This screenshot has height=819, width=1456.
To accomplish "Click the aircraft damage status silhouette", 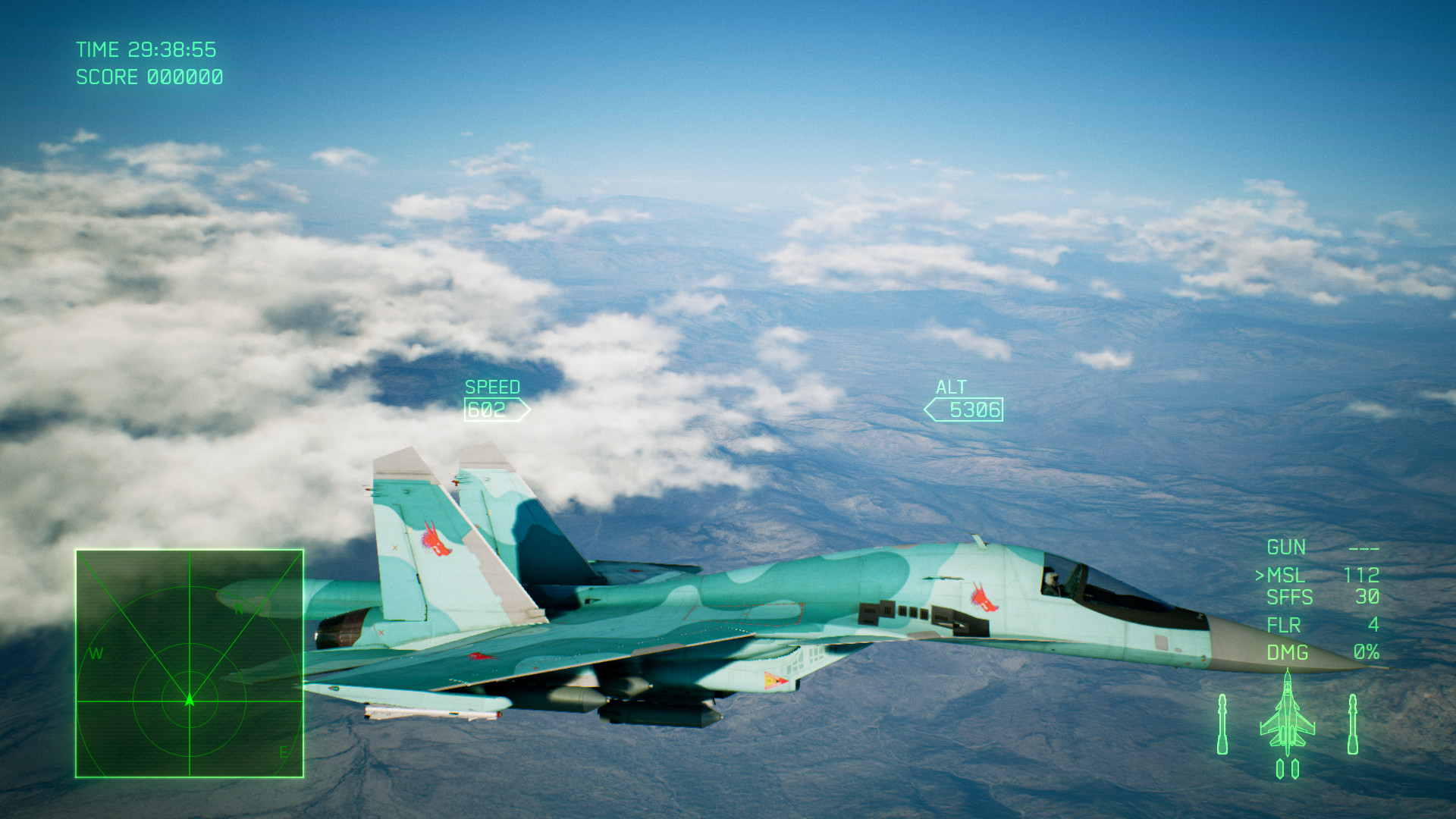I will click(x=1288, y=717).
